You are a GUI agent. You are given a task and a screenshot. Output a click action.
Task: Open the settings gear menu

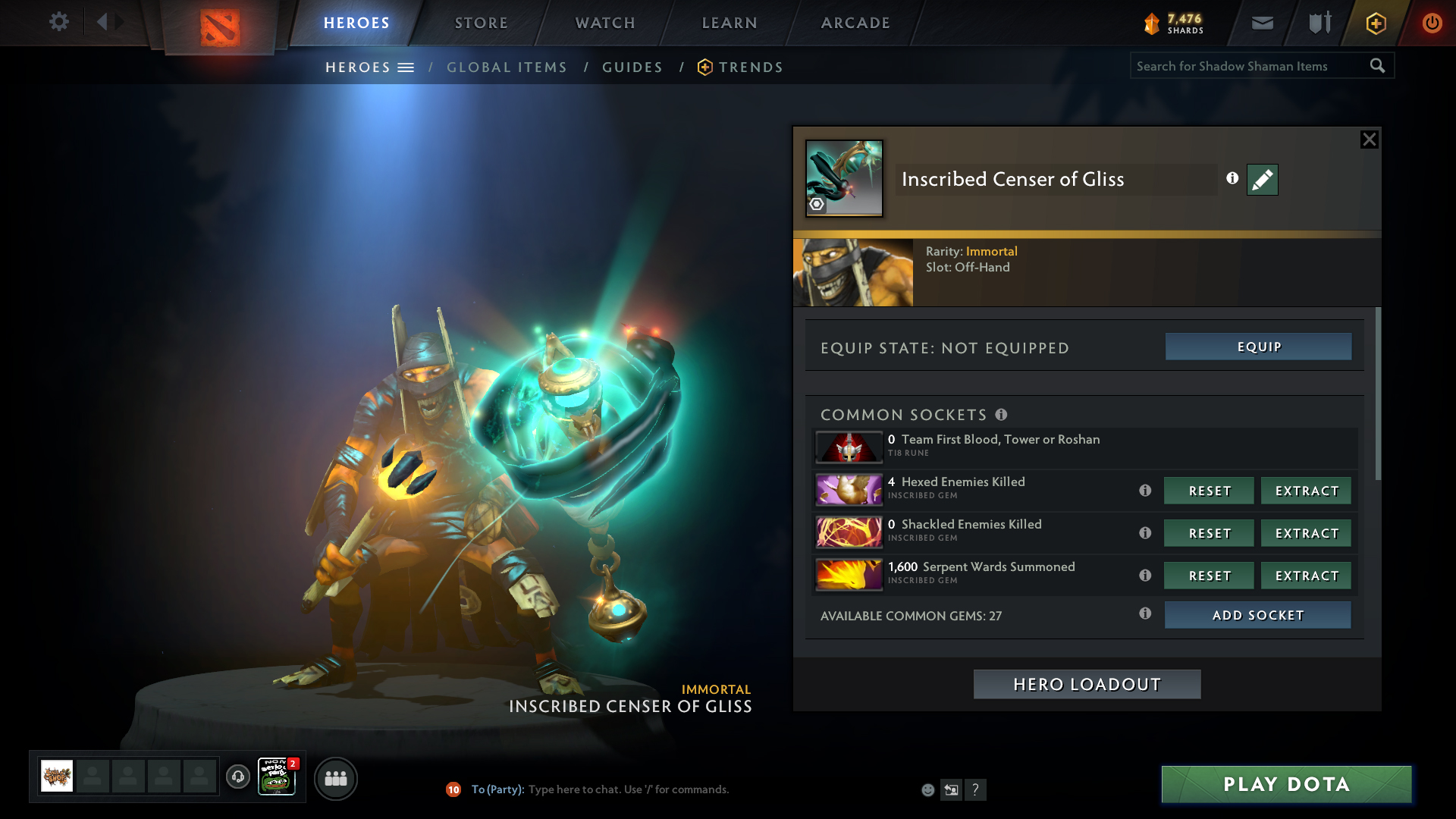coord(58,22)
